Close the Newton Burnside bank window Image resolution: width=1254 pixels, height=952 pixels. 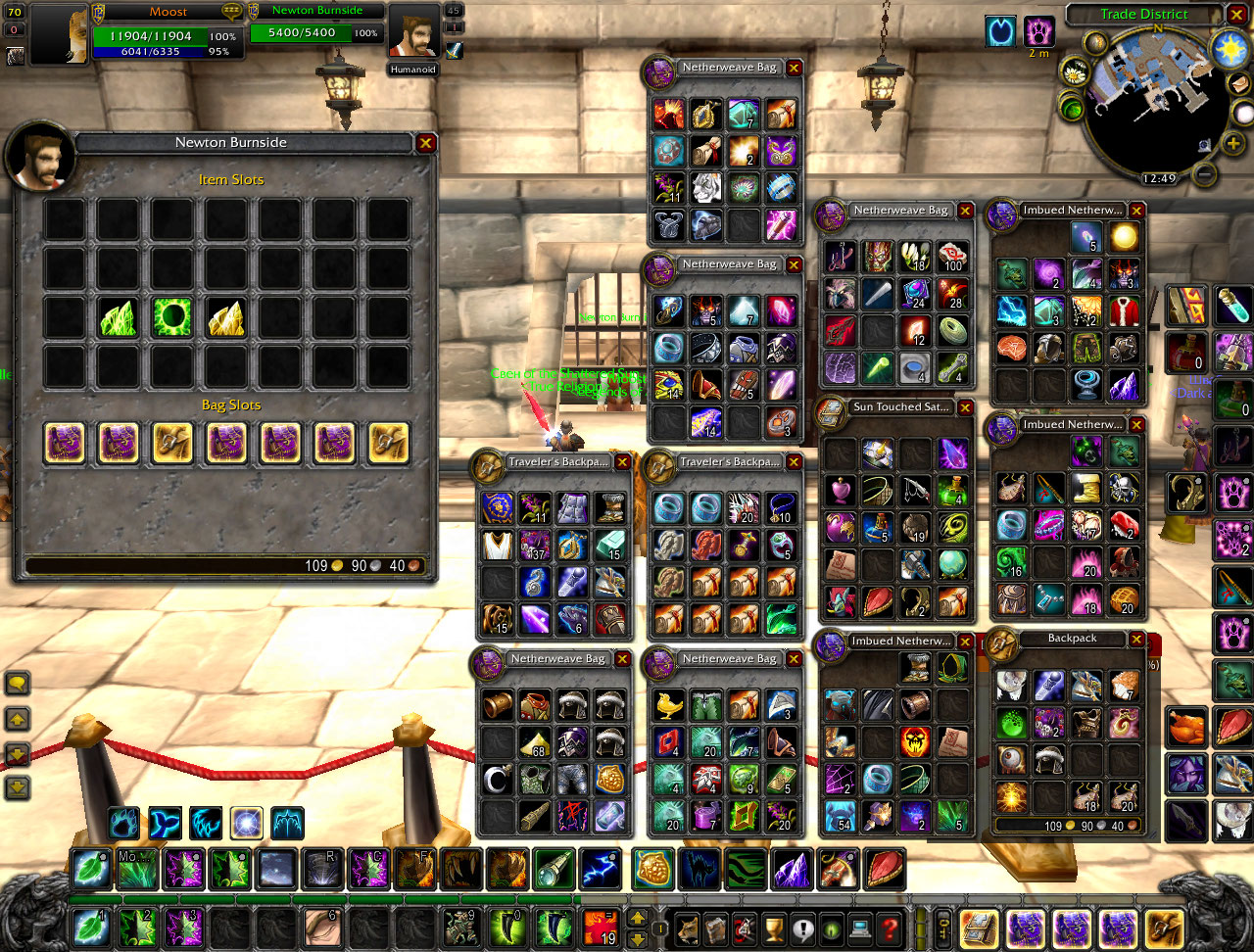click(x=425, y=143)
